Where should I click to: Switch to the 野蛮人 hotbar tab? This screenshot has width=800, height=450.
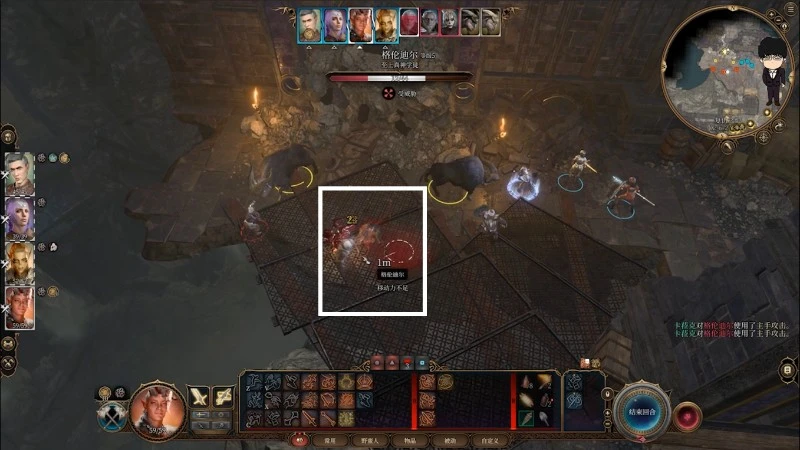pos(368,440)
